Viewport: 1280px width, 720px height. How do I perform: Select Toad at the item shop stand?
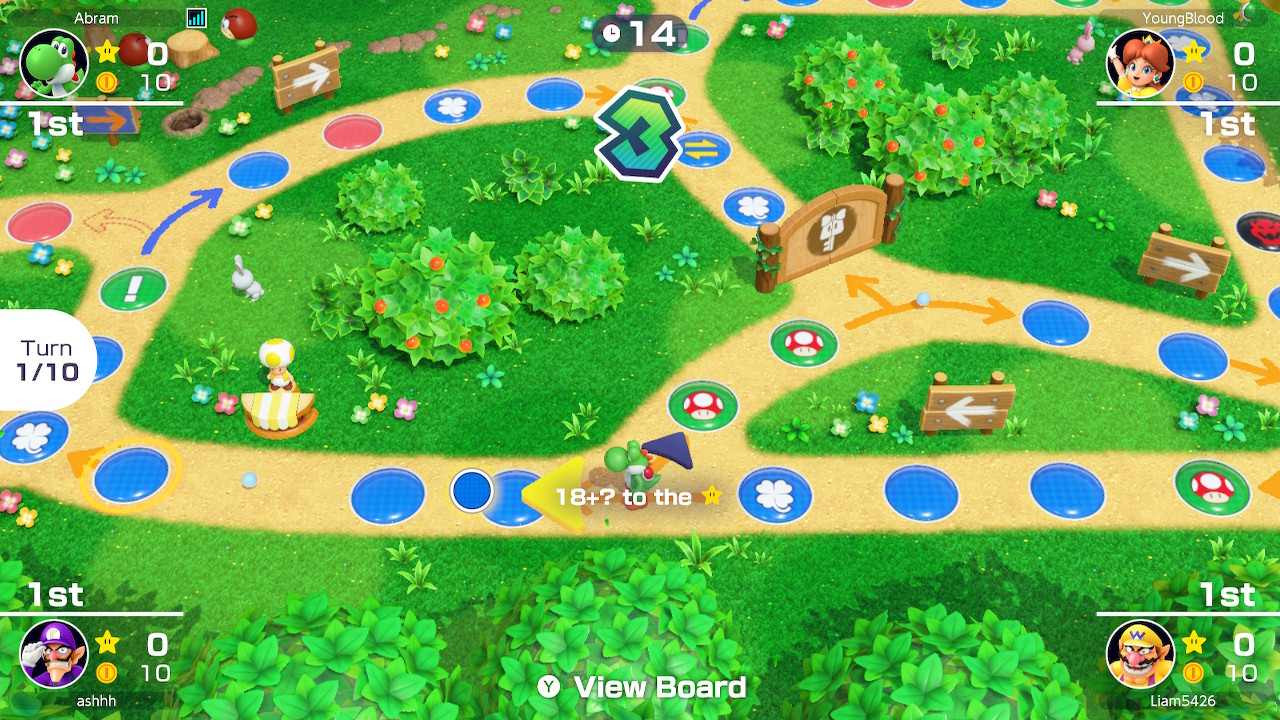pos(275,372)
